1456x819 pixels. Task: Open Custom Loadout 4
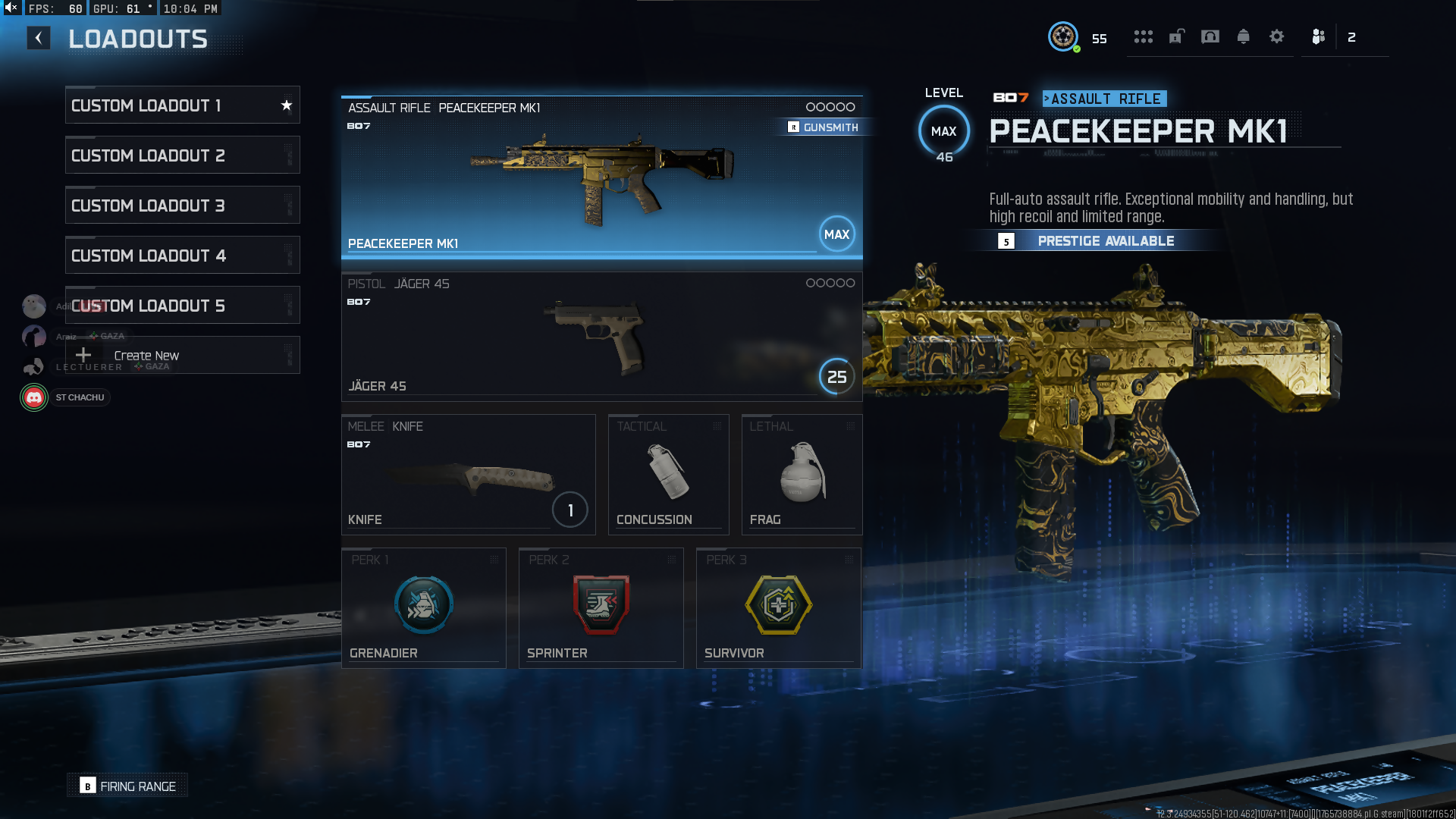(182, 256)
